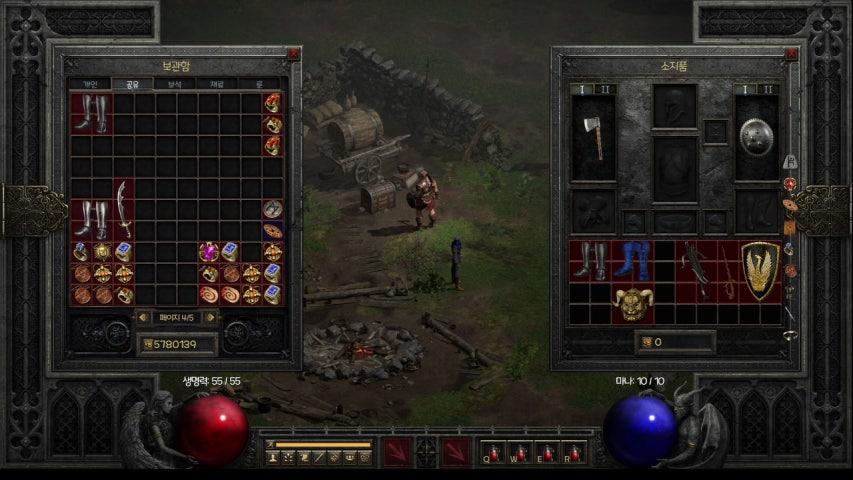Viewport: 853px width, 480px height.
Task: Select the 재료 stash tab
Action: tap(218, 85)
